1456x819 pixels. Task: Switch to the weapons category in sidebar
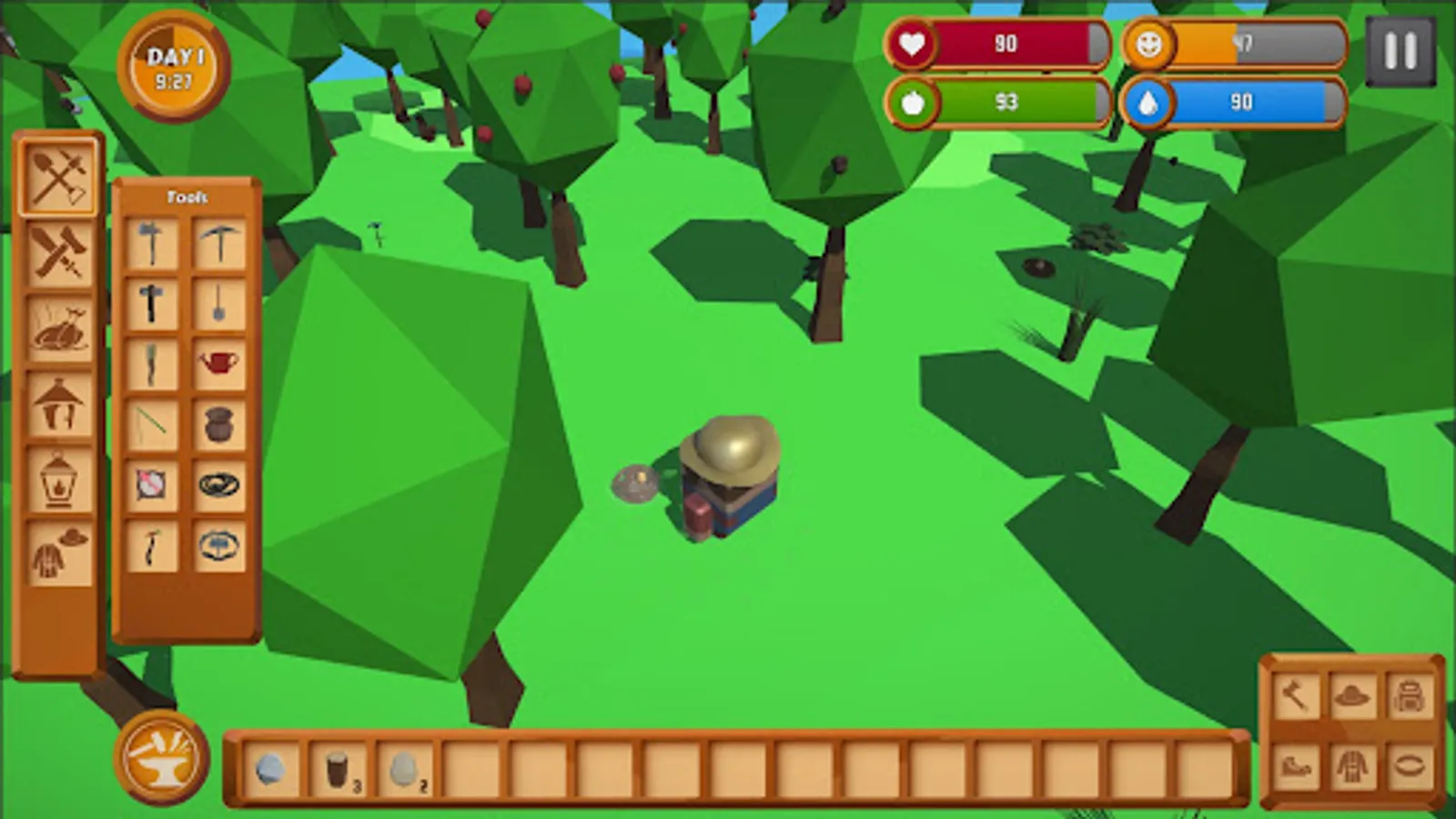coord(57,248)
